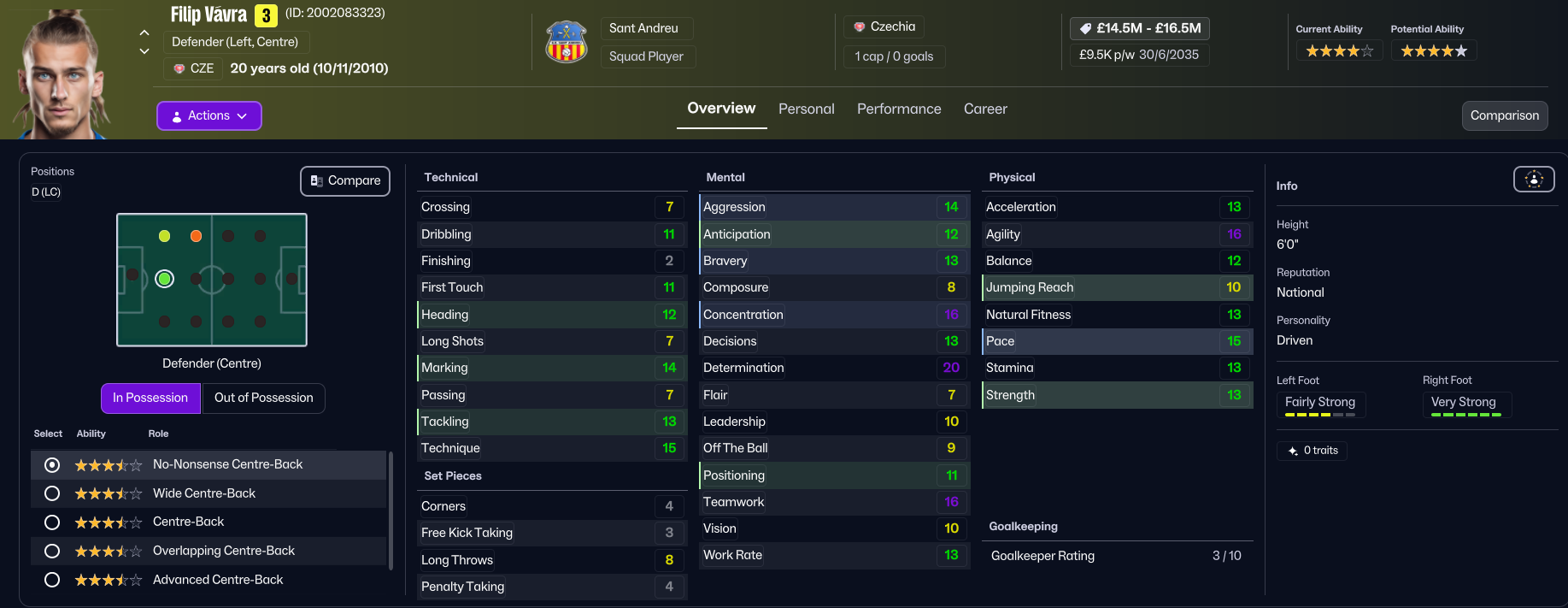
Task: Click the Comparison button
Action: click(1504, 115)
